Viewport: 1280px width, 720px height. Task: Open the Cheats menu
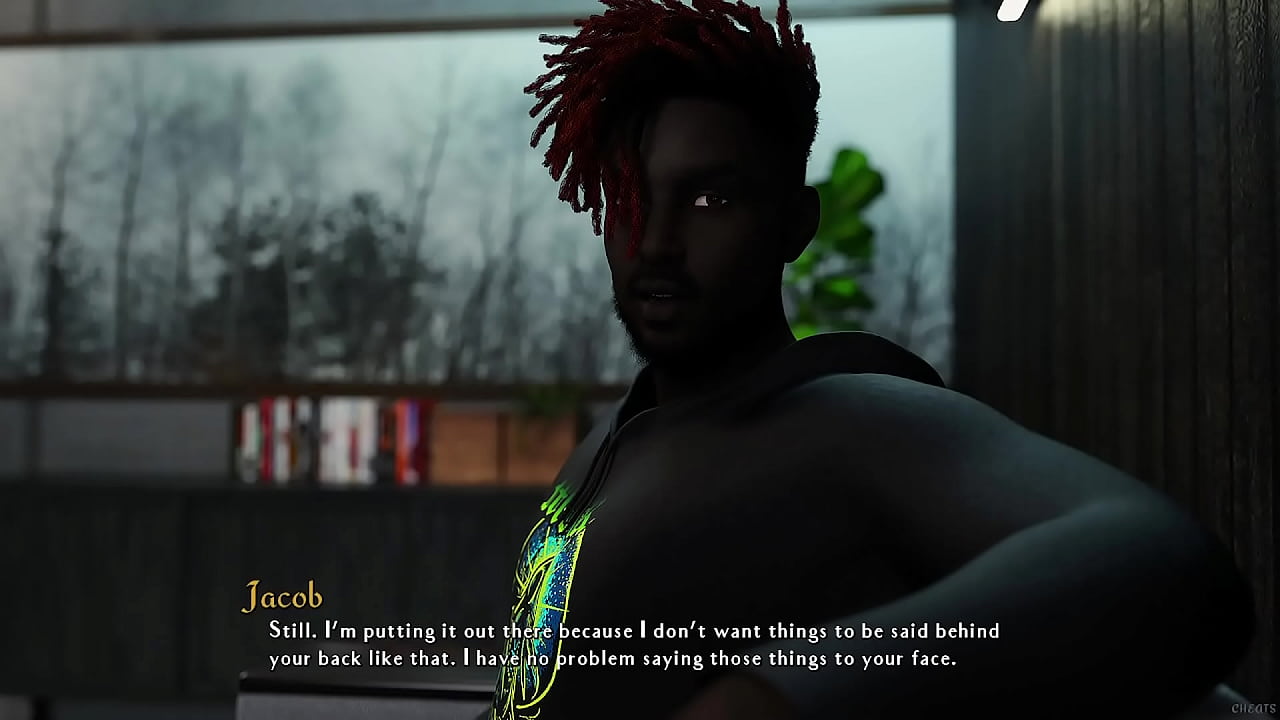1253,708
